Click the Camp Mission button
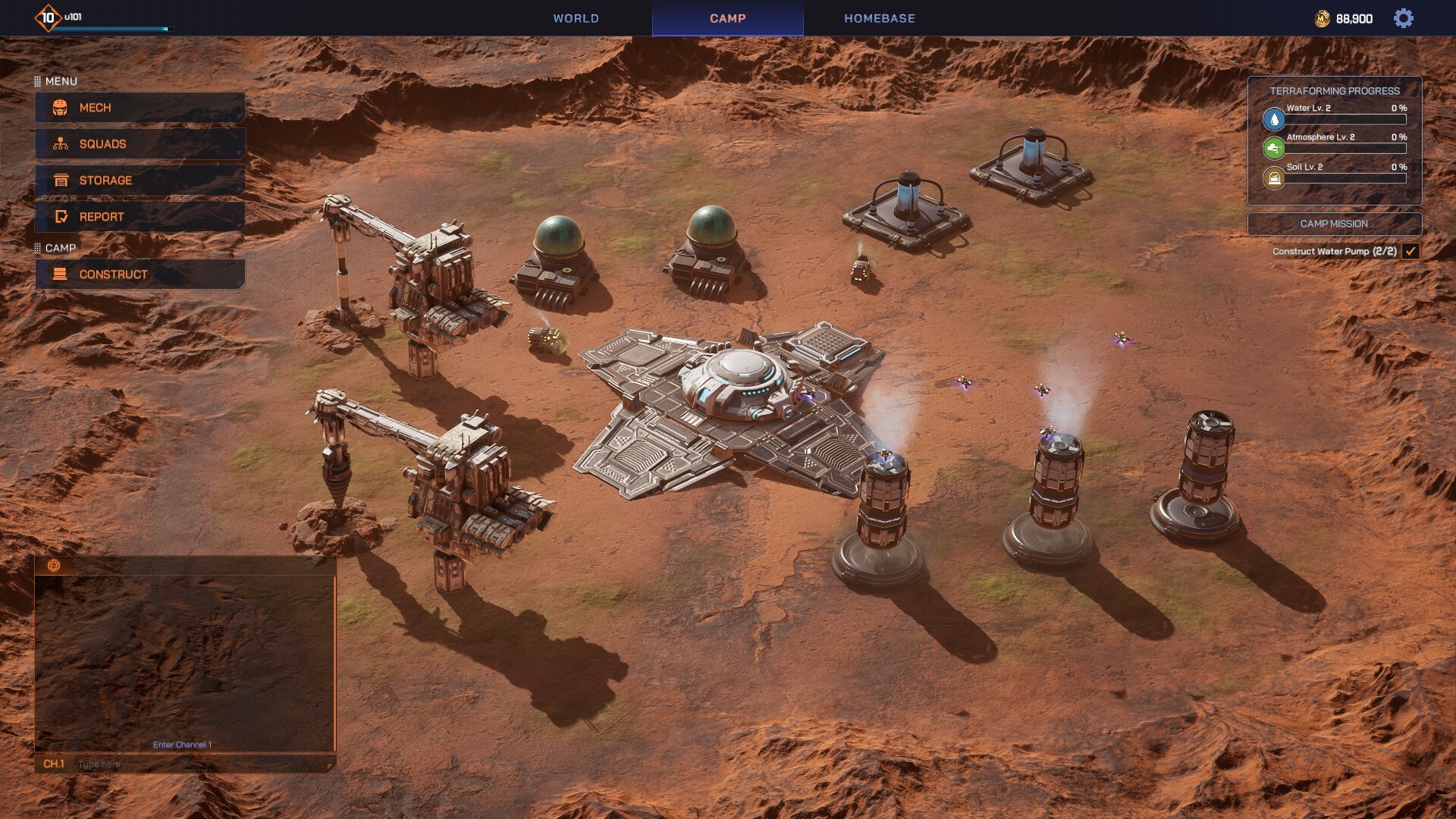Screen dimensions: 1456x819 (x=1334, y=224)
